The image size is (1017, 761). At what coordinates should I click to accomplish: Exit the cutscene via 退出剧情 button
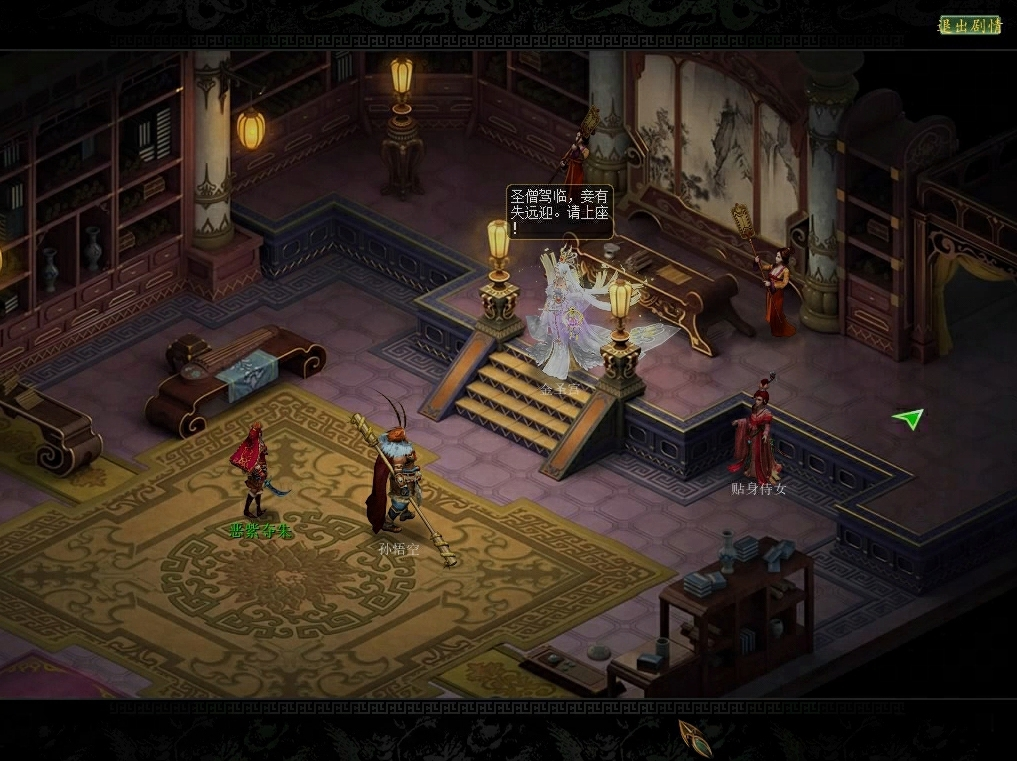[x=969, y=25]
